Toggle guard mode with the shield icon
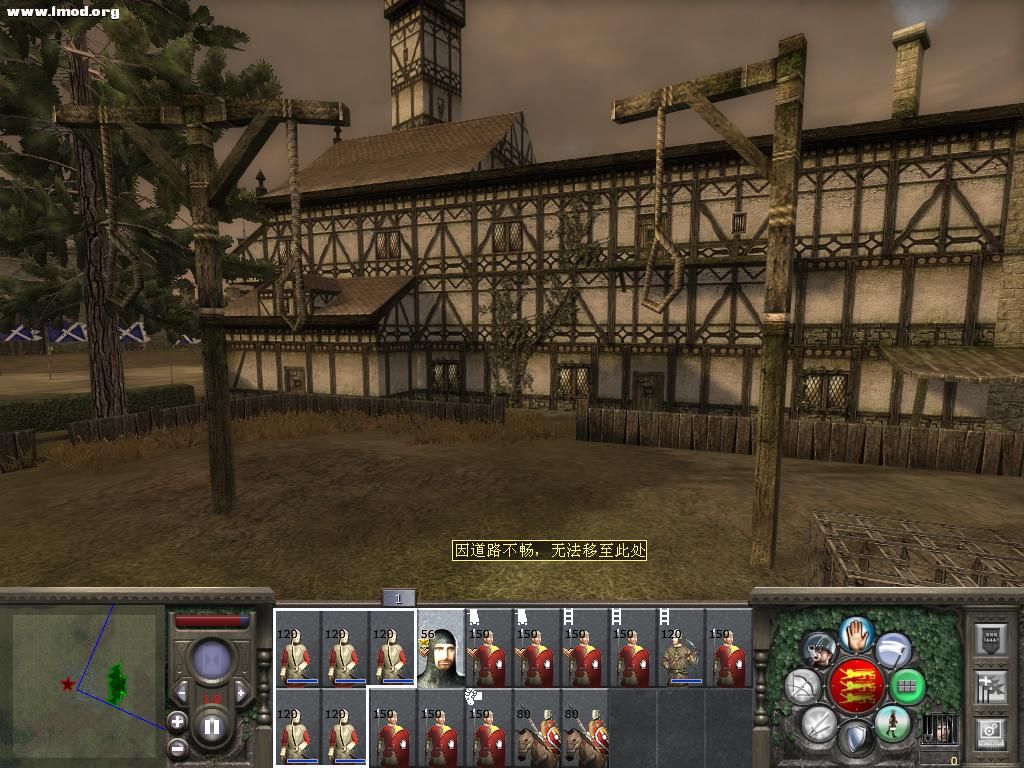This screenshot has height=768, width=1024. 856,739
